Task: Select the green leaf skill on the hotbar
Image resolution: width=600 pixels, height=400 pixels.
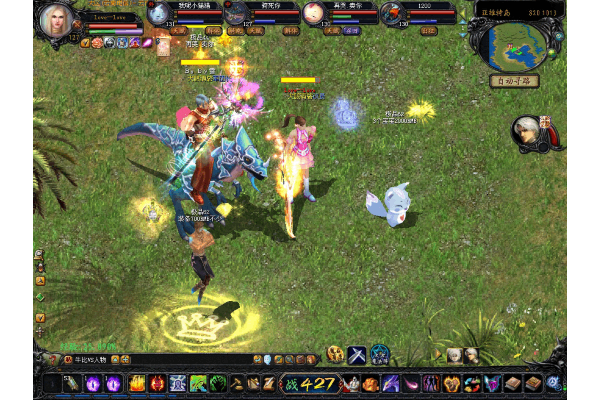Action: point(198,383)
